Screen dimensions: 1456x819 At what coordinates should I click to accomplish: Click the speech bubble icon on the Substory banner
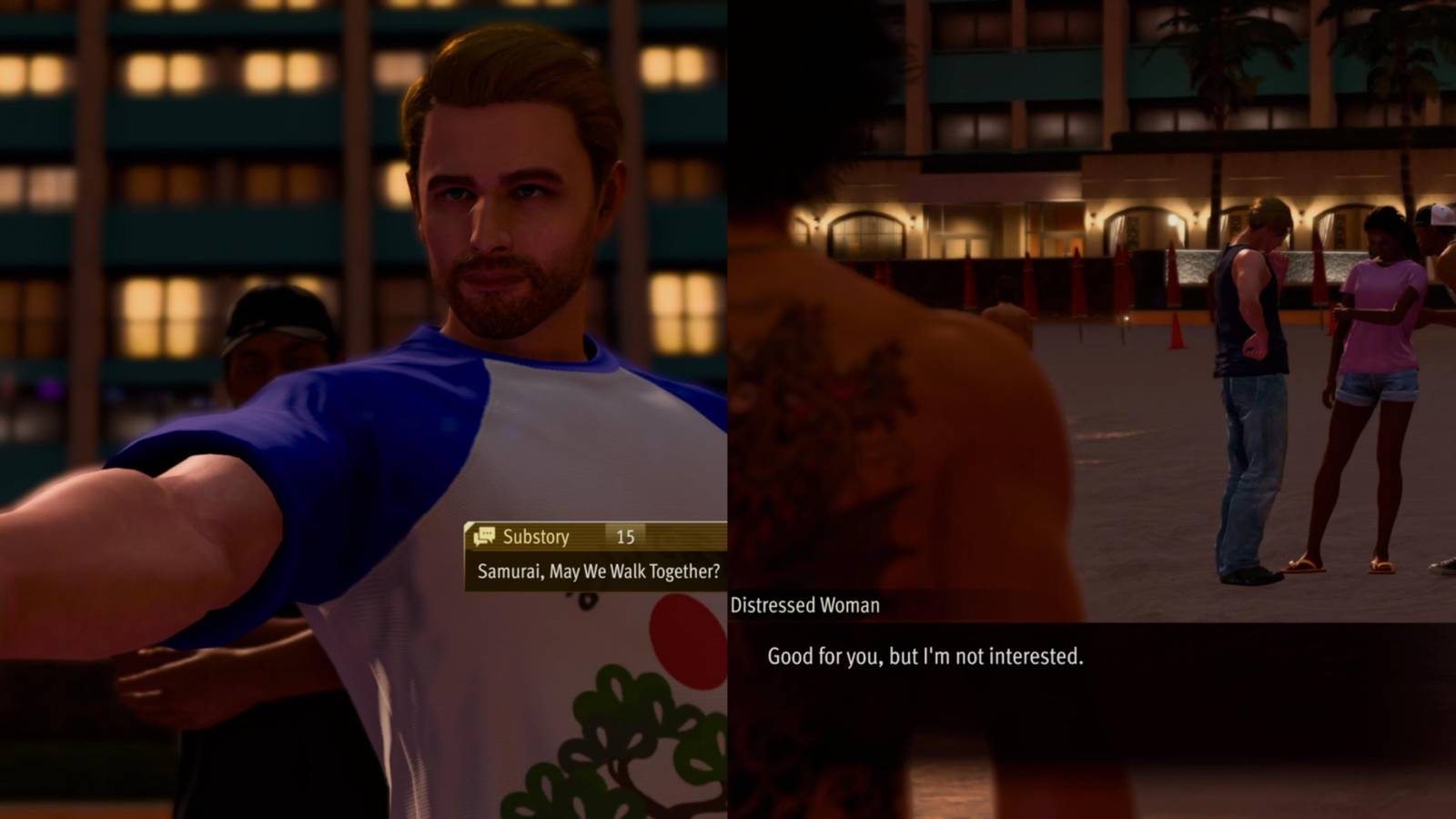coord(484,537)
